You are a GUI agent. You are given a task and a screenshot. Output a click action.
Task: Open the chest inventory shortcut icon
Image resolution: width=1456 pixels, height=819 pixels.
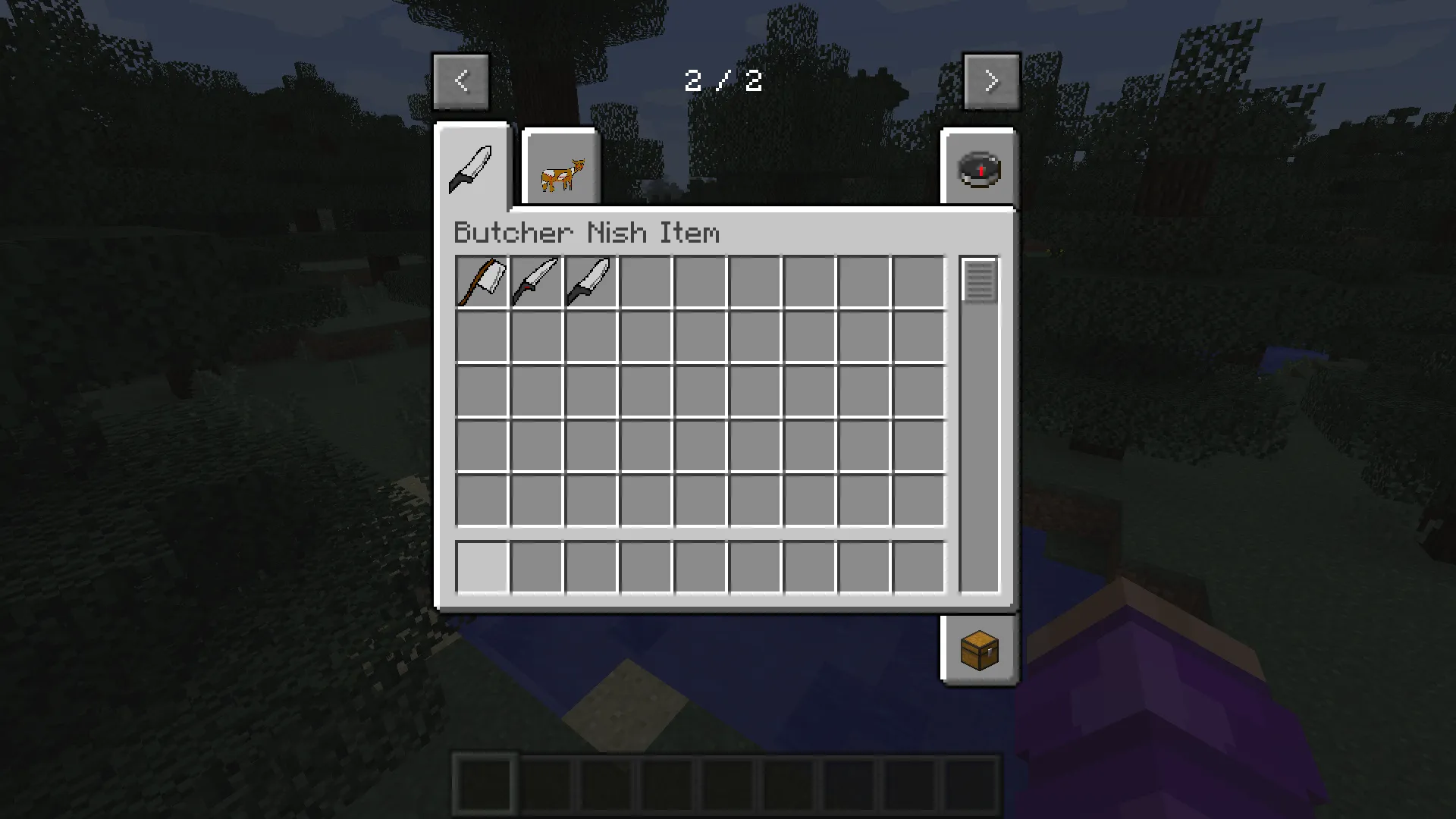click(x=978, y=651)
